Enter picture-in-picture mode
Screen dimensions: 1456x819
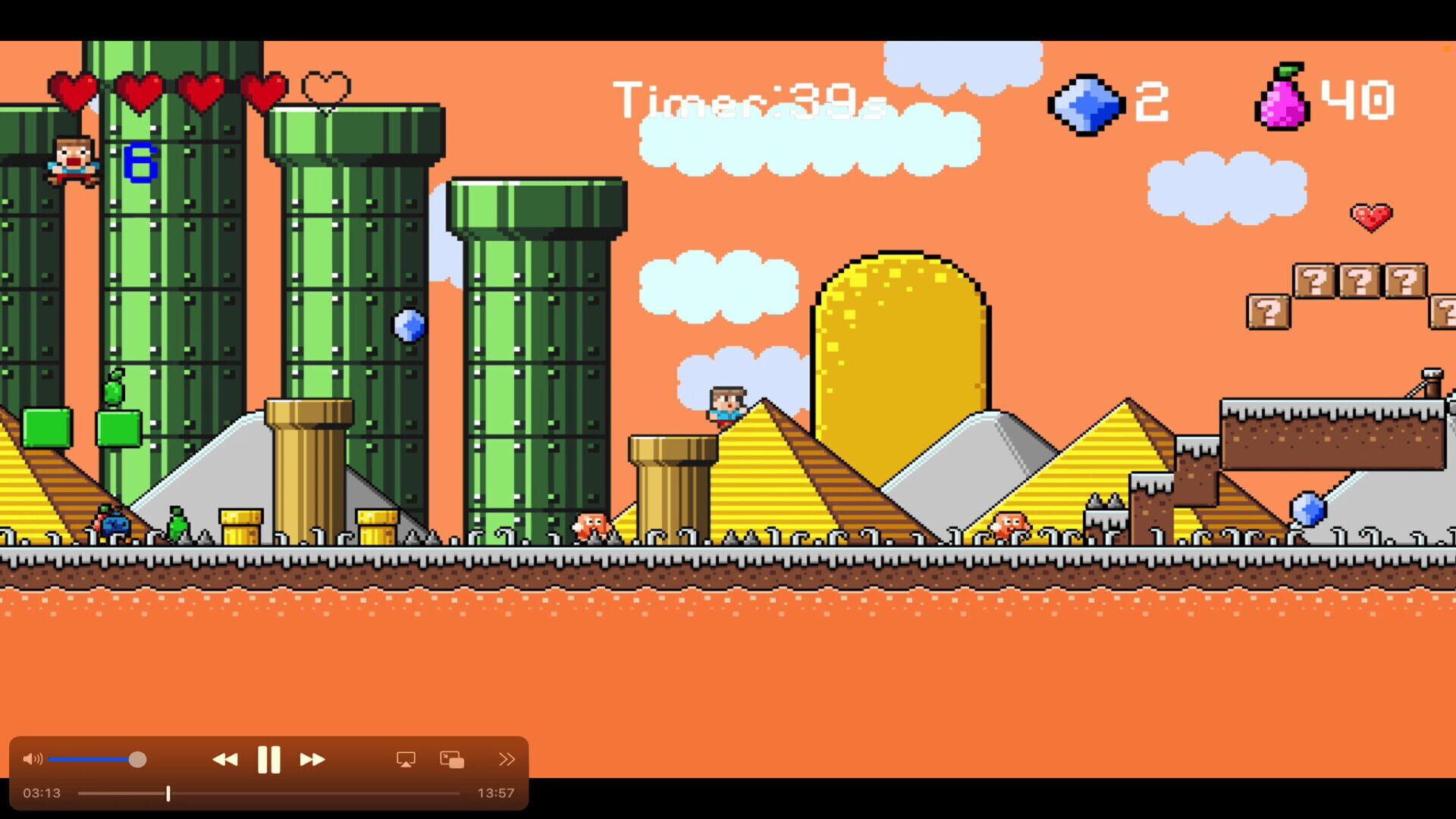coord(452,758)
